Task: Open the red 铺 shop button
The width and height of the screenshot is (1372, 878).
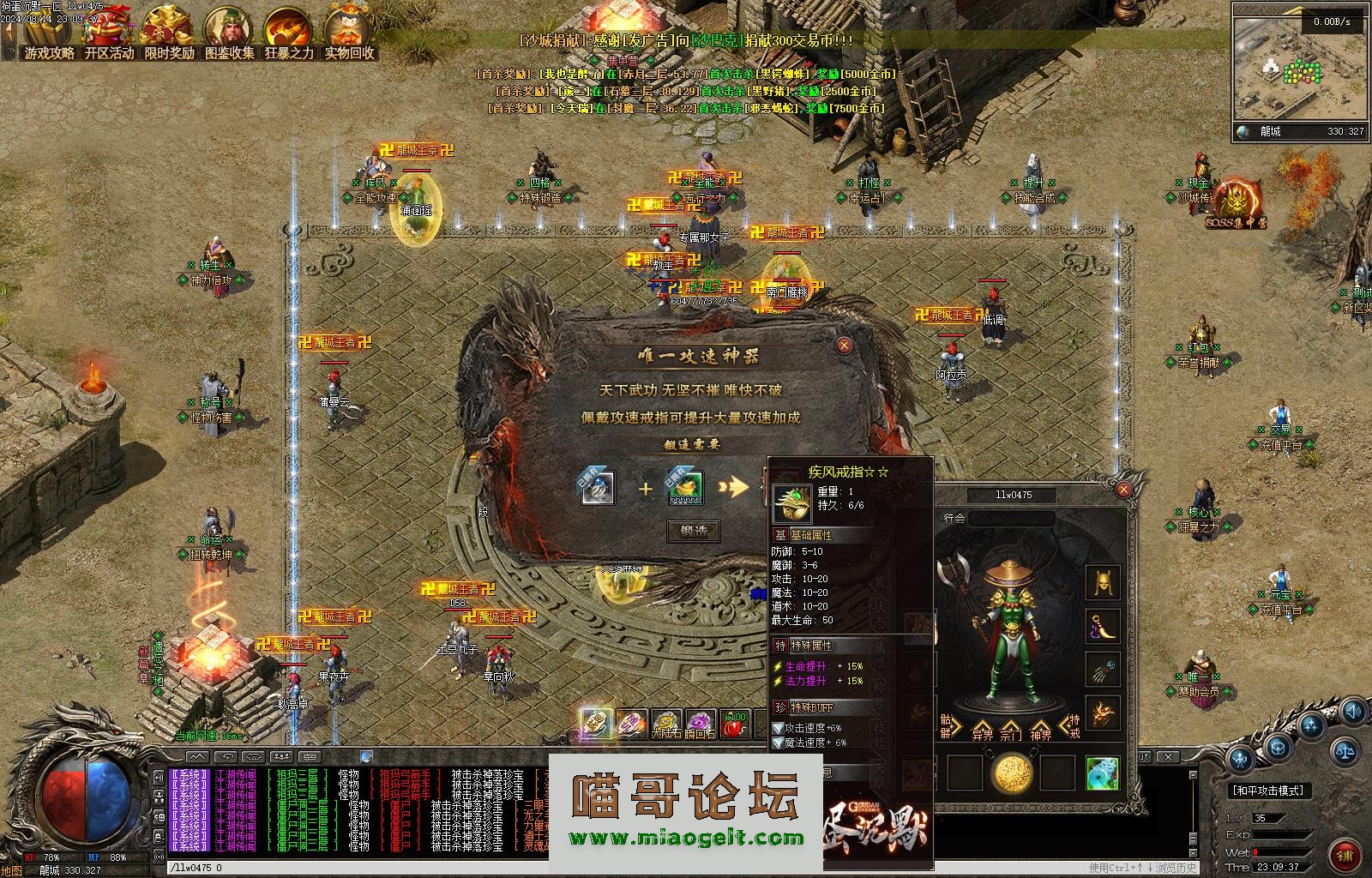Action: pyautogui.click(x=1345, y=855)
